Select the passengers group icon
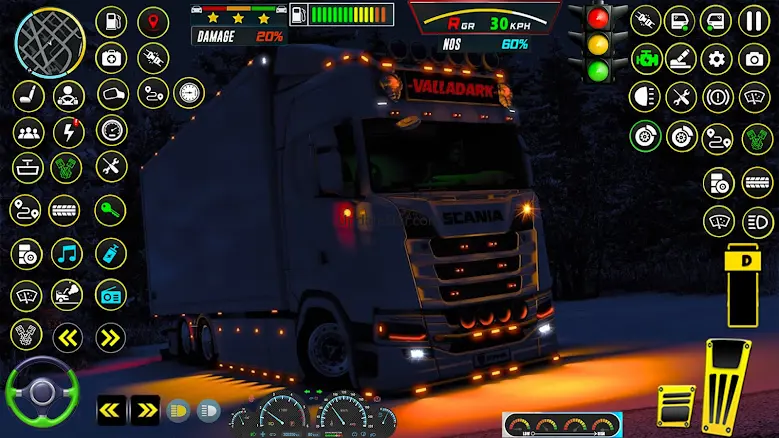This screenshot has height=438, width=779. [x=28, y=131]
